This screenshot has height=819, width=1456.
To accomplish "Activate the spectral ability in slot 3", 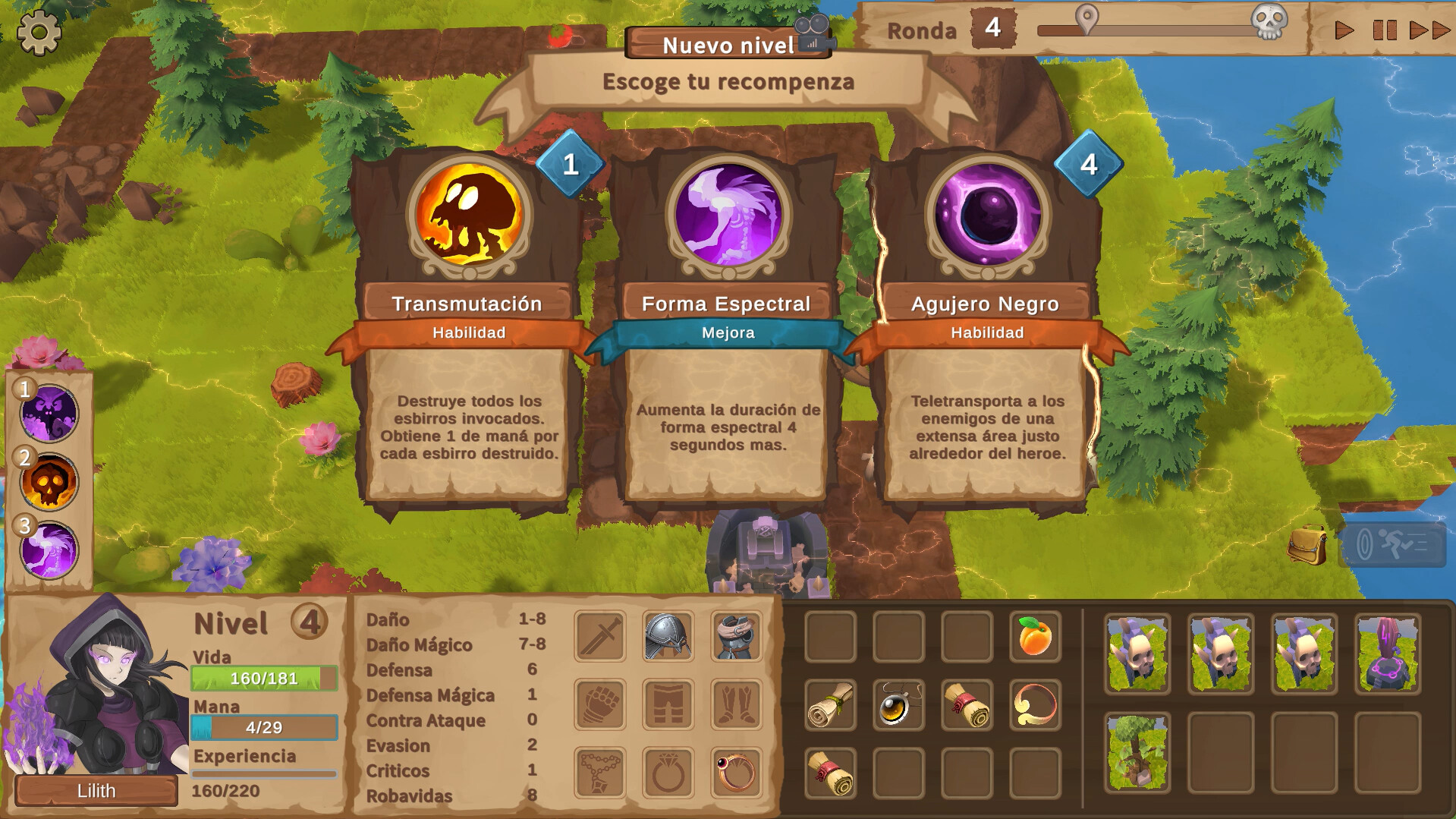I will click(48, 548).
